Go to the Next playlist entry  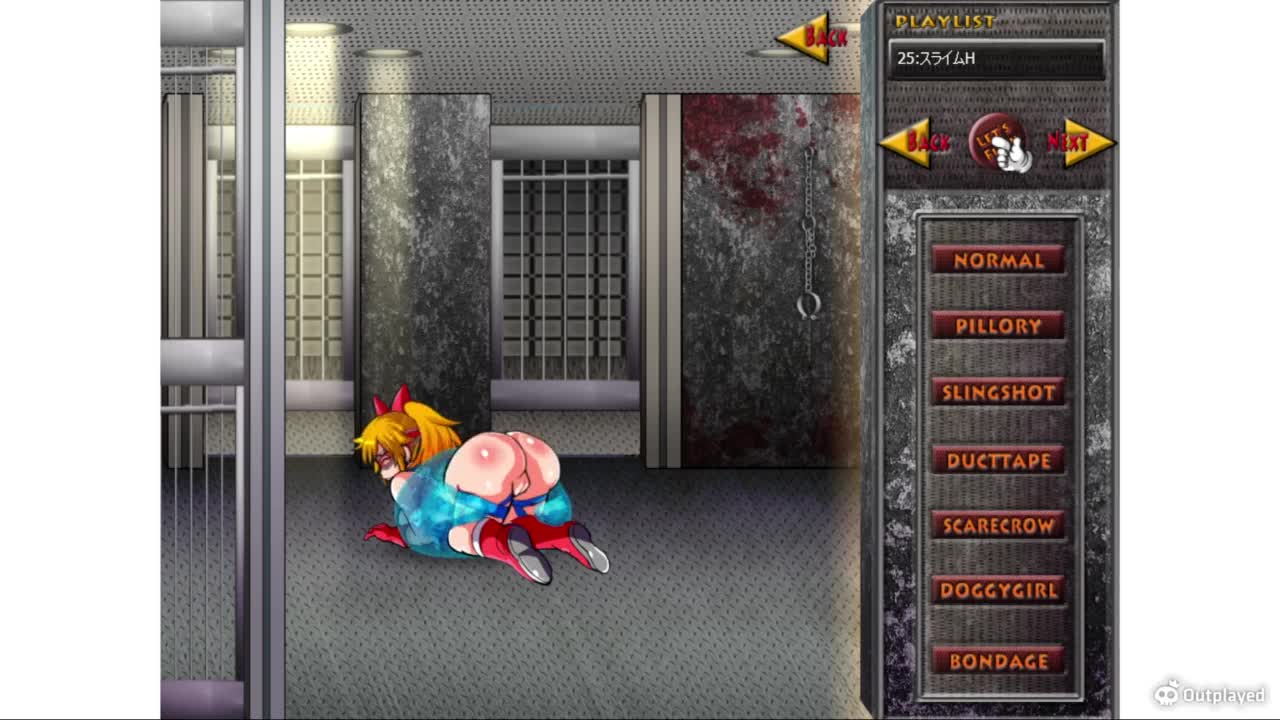pyautogui.click(x=1077, y=143)
